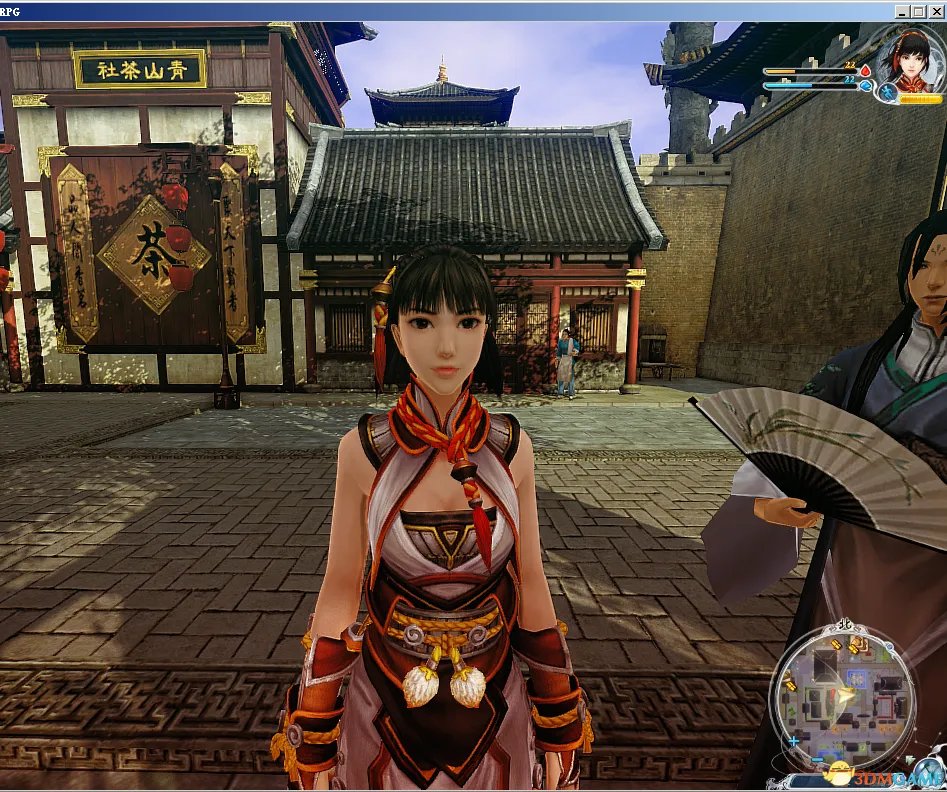This screenshot has width=947, height=792.
Task: Close the game window
Action: tap(937, 11)
